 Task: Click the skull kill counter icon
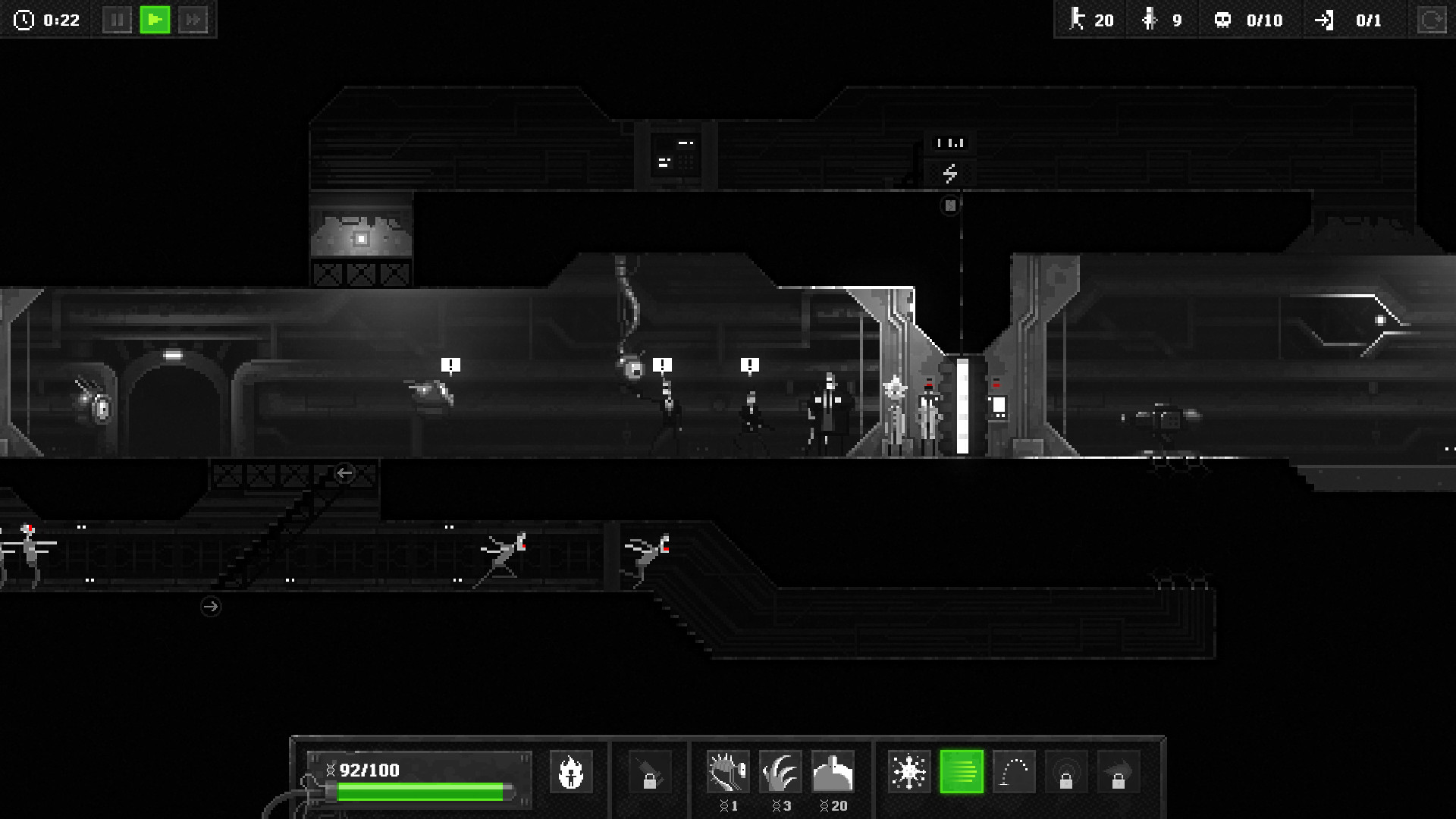(x=1222, y=20)
